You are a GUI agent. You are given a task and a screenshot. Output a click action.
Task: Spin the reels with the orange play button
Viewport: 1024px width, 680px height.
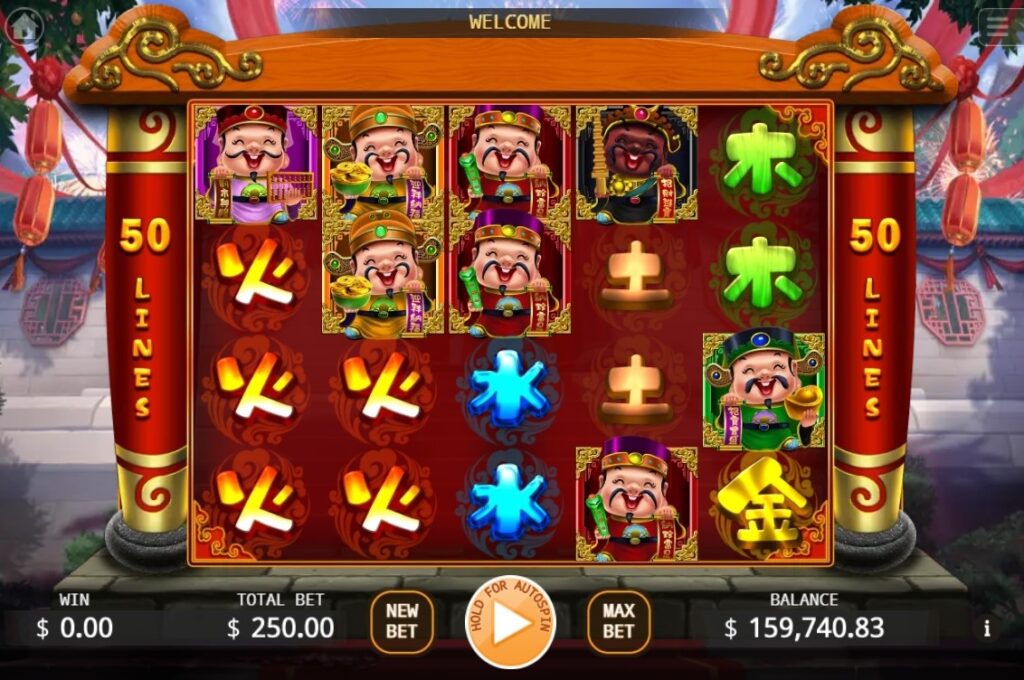click(510, 622)
